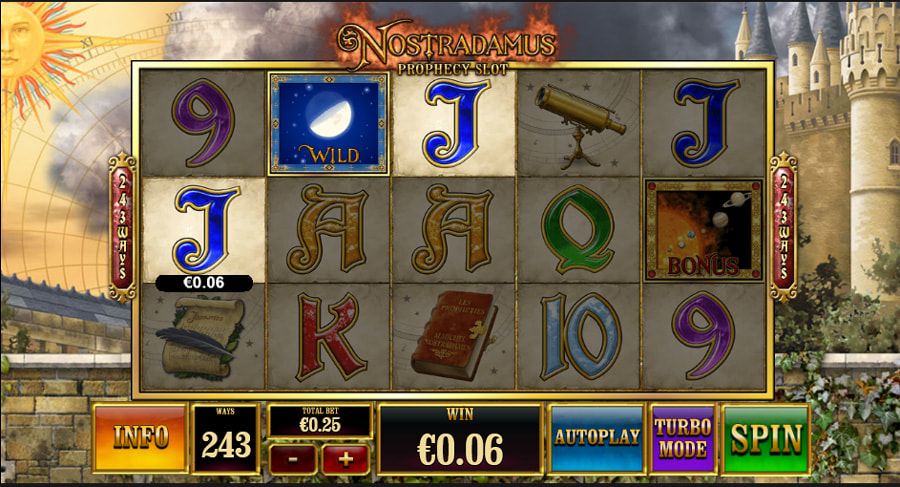Increase total bet with plus button
This screenshot has width=900, height=487.
point(345,459)
